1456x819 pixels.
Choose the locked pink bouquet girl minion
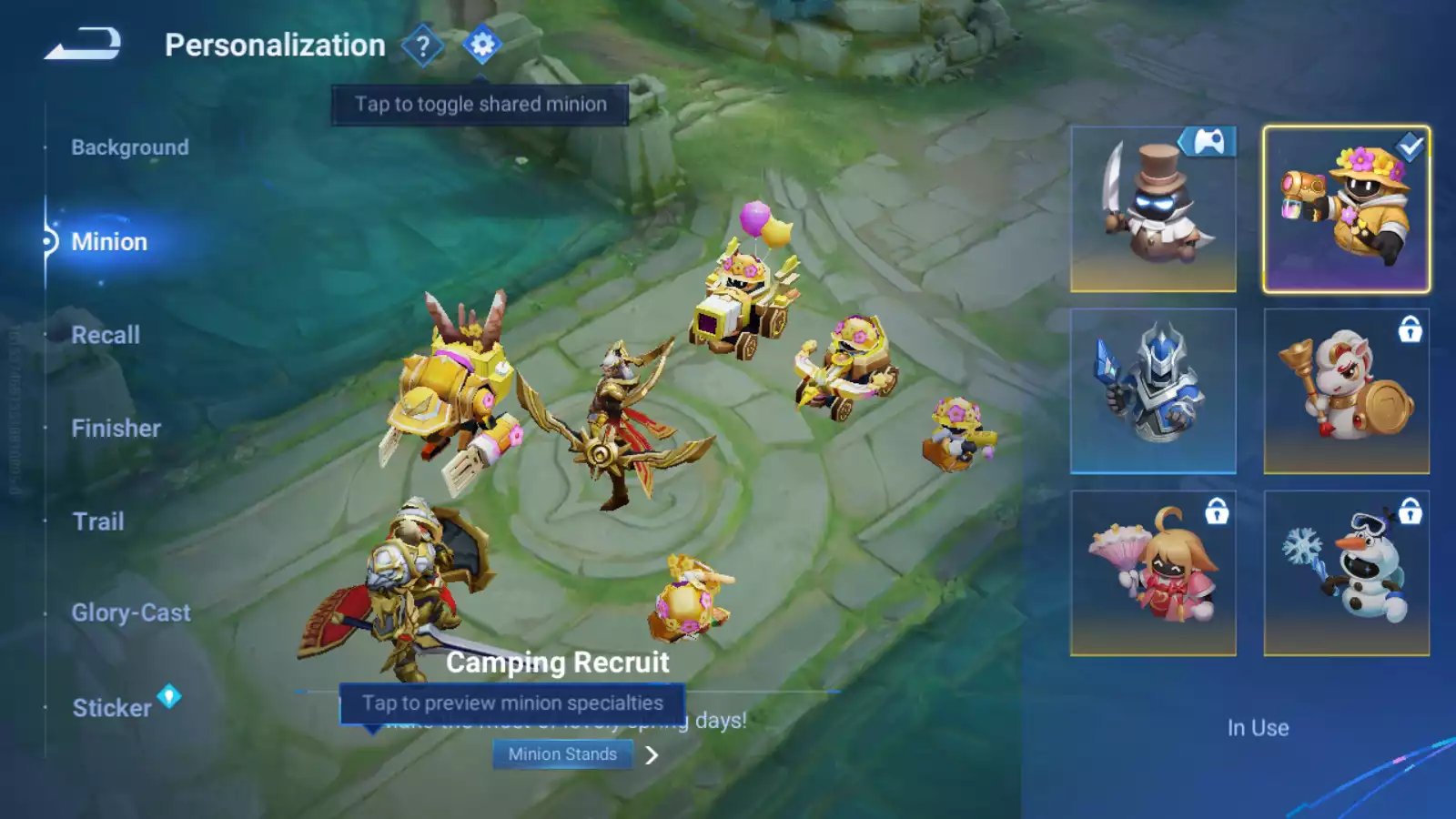[x=1153, y=573]
